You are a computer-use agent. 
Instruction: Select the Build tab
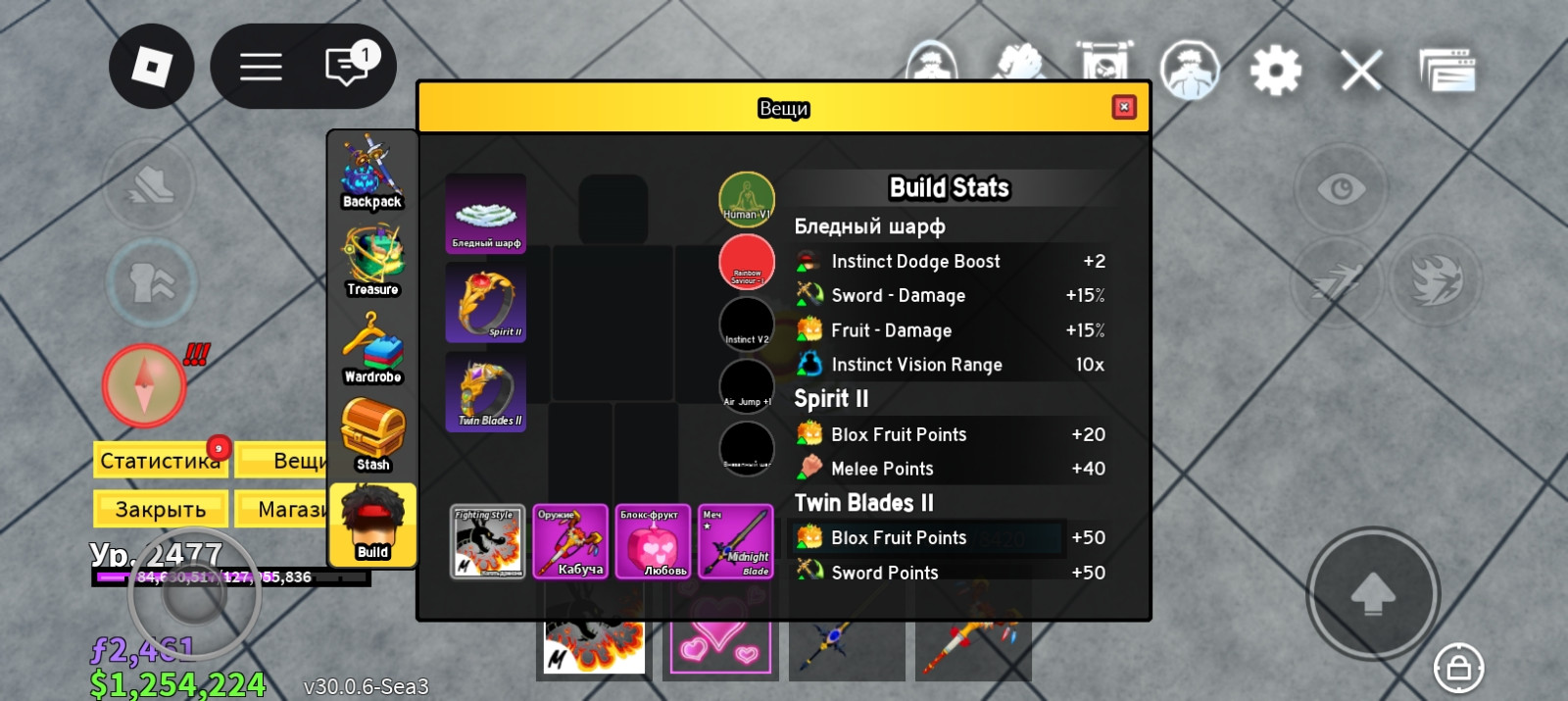372,525
